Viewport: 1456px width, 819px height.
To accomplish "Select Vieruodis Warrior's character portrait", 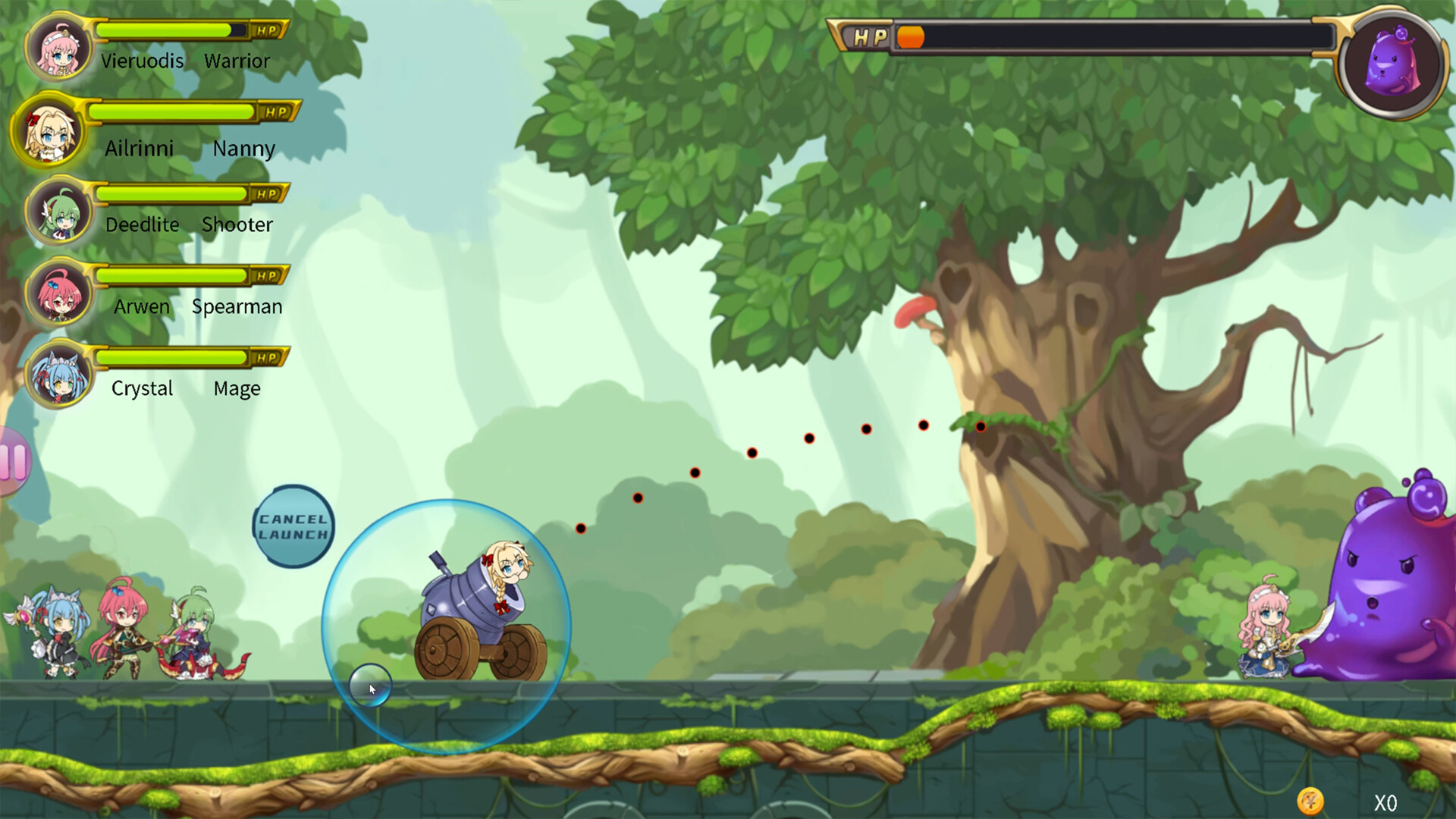I will (x=59, y=47).
